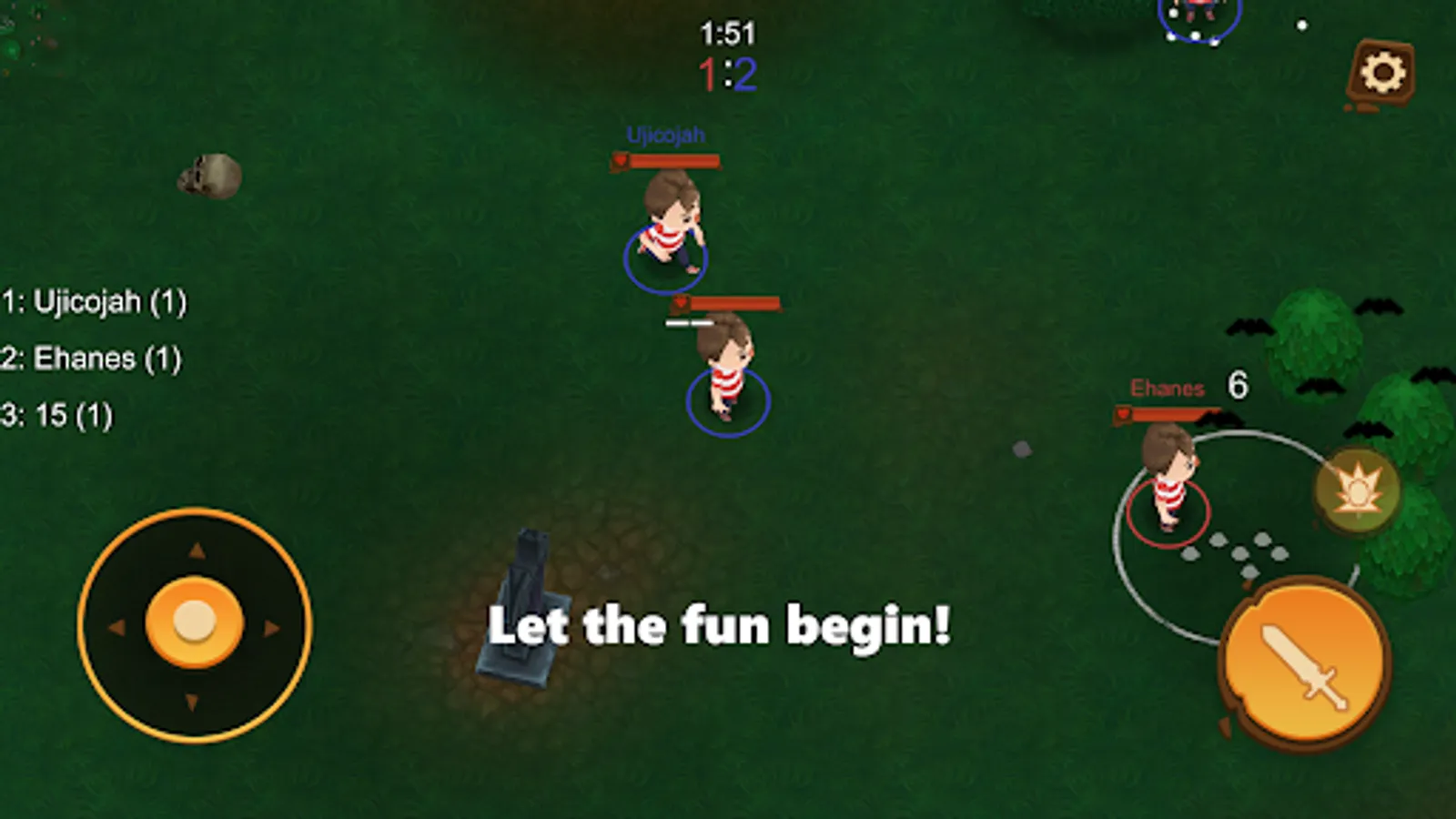The image size is (1456, 819).
Task: Click the Ujicojah name label
Action: [665, 134]
